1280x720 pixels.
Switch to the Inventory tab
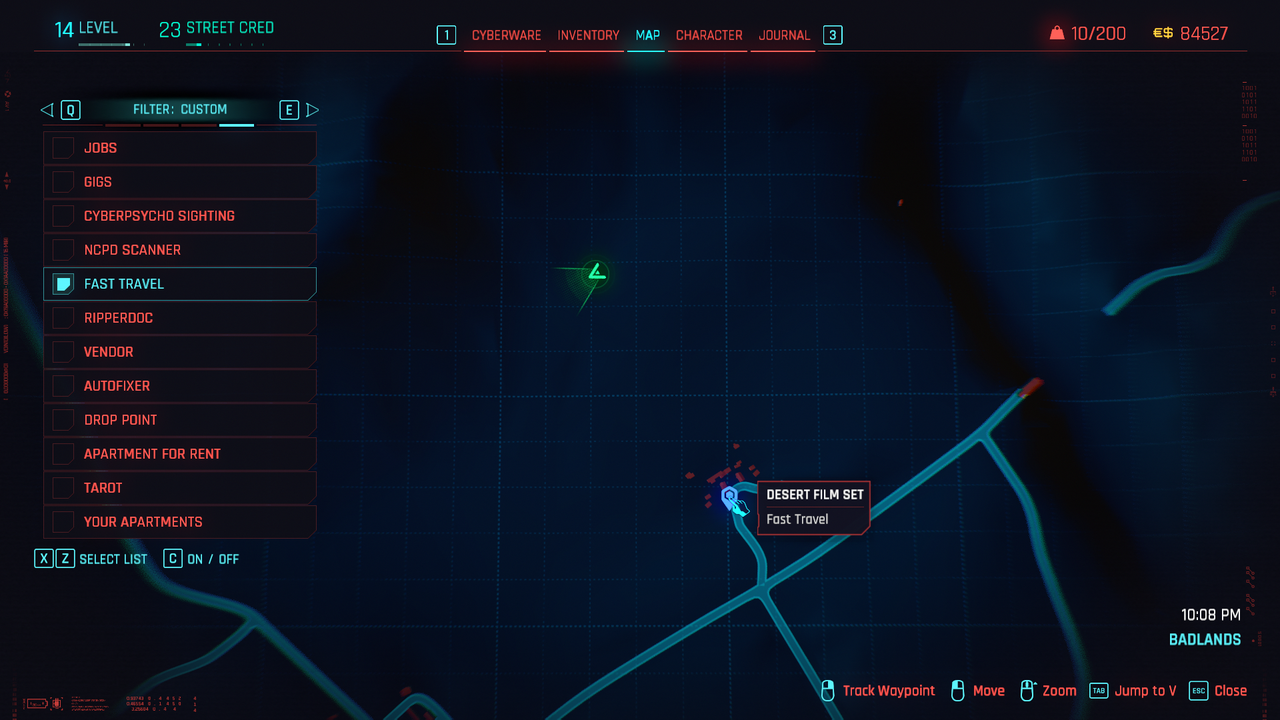click(588, 35)
